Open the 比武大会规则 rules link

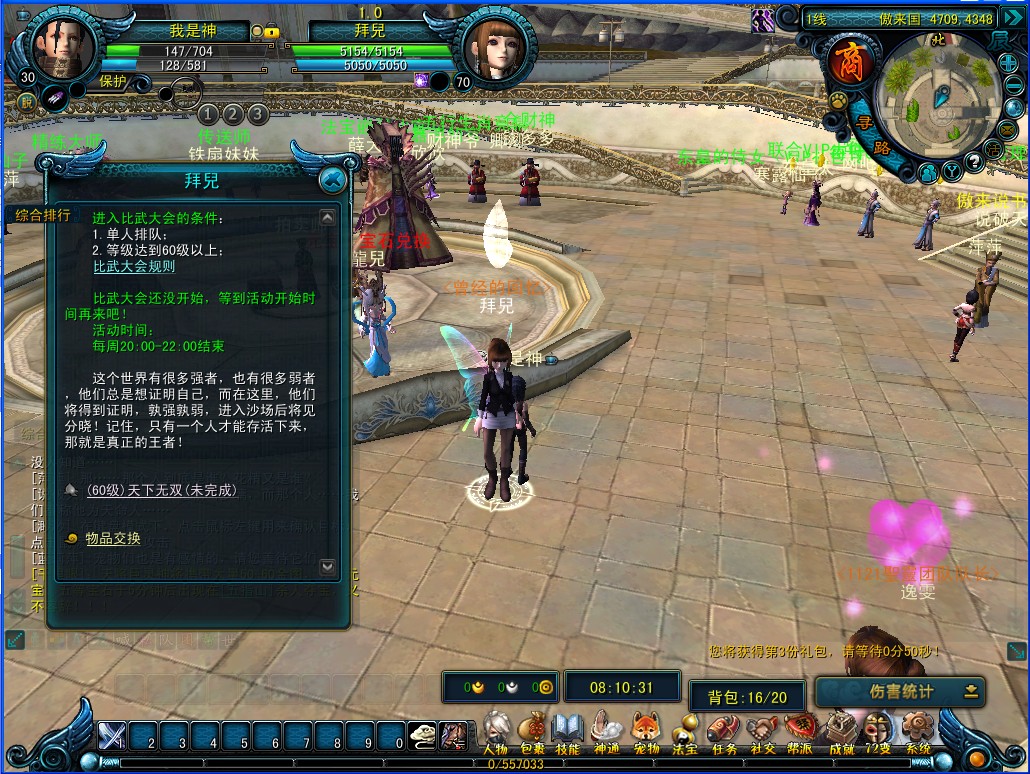134,267
